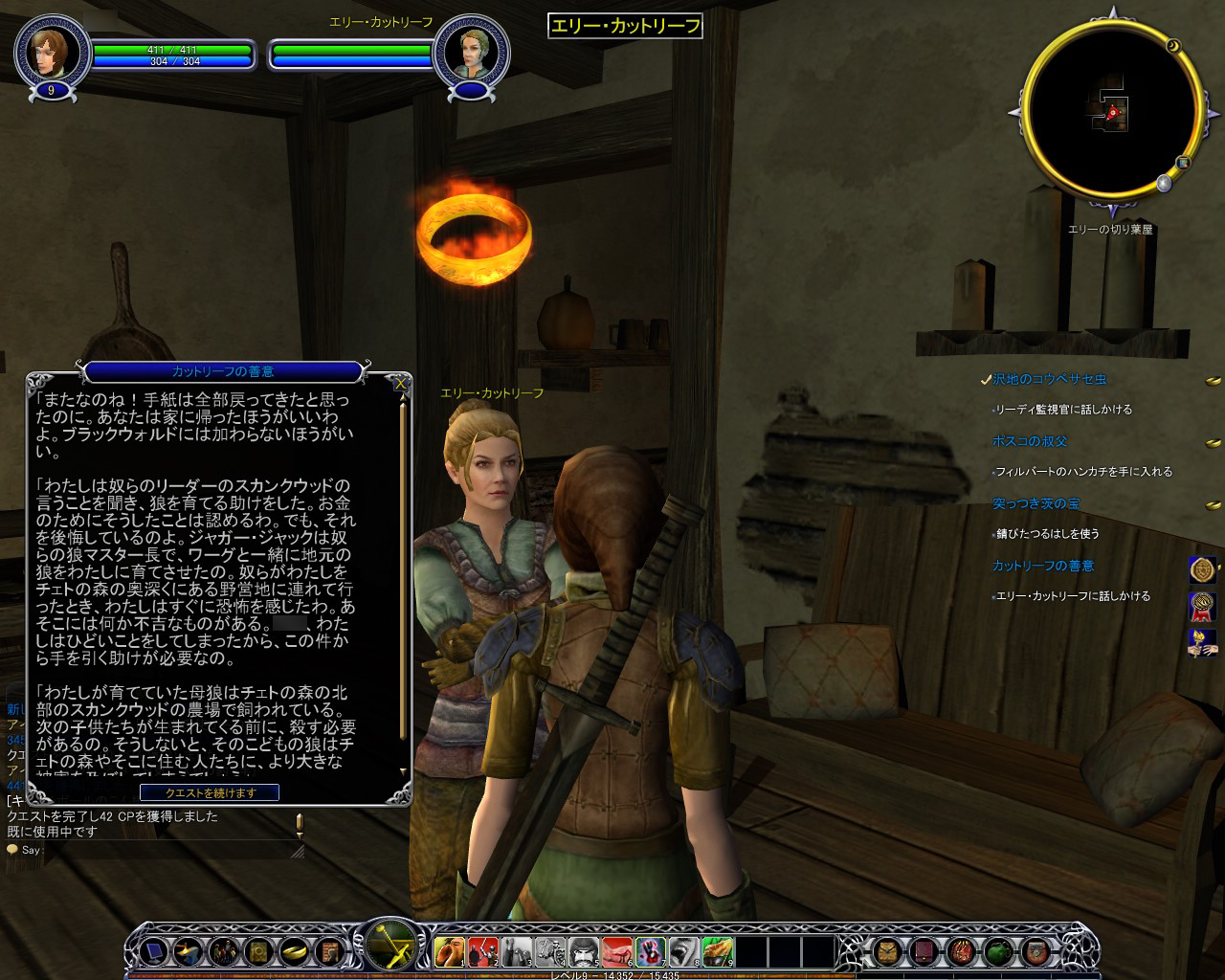Select the 沢地のコウベサセ虫 quest tracker entry

pyautogui.click(x=1049, y=379)
